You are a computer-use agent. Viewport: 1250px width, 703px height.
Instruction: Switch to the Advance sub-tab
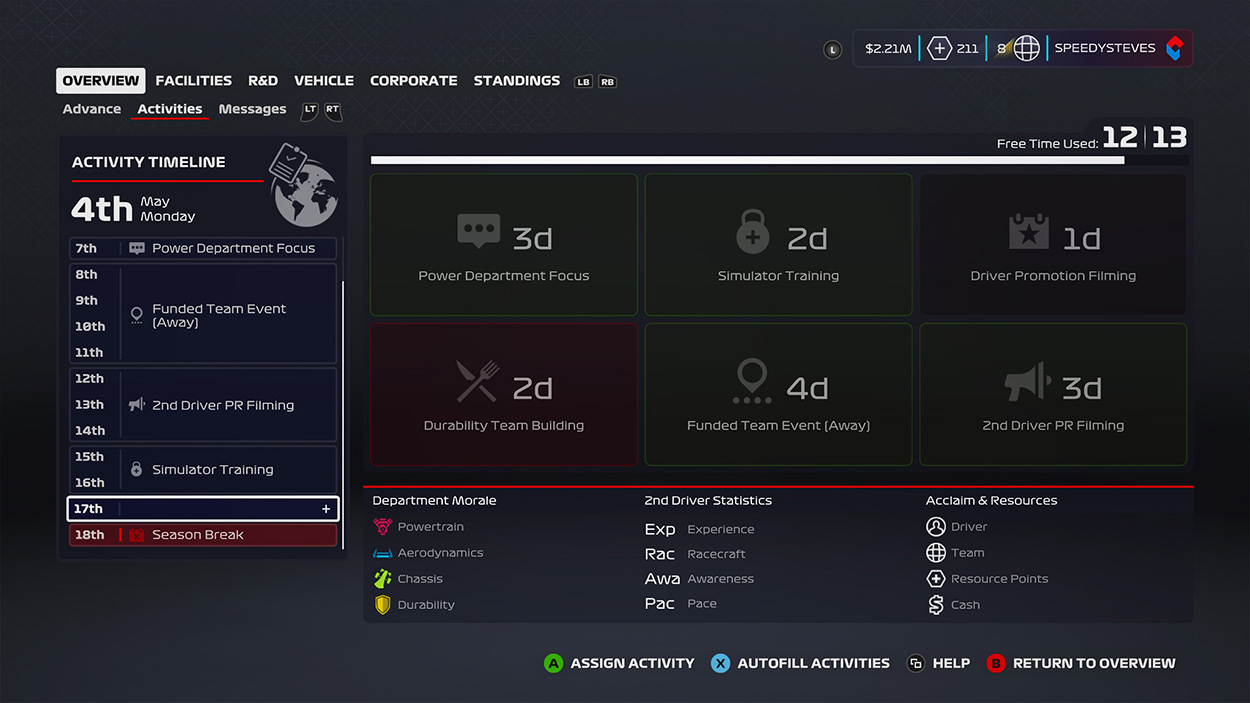point(92,109)
